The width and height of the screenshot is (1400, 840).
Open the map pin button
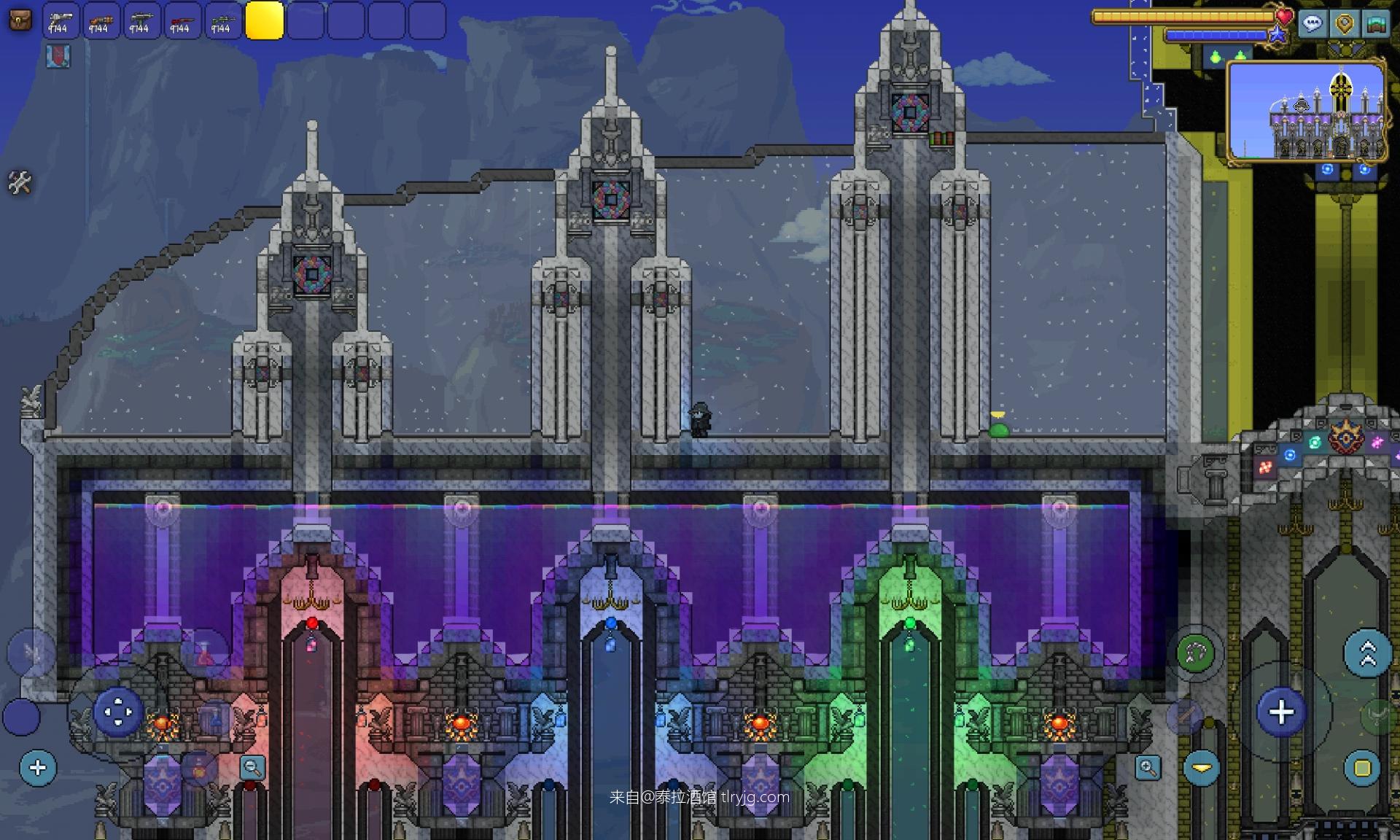1345,23
